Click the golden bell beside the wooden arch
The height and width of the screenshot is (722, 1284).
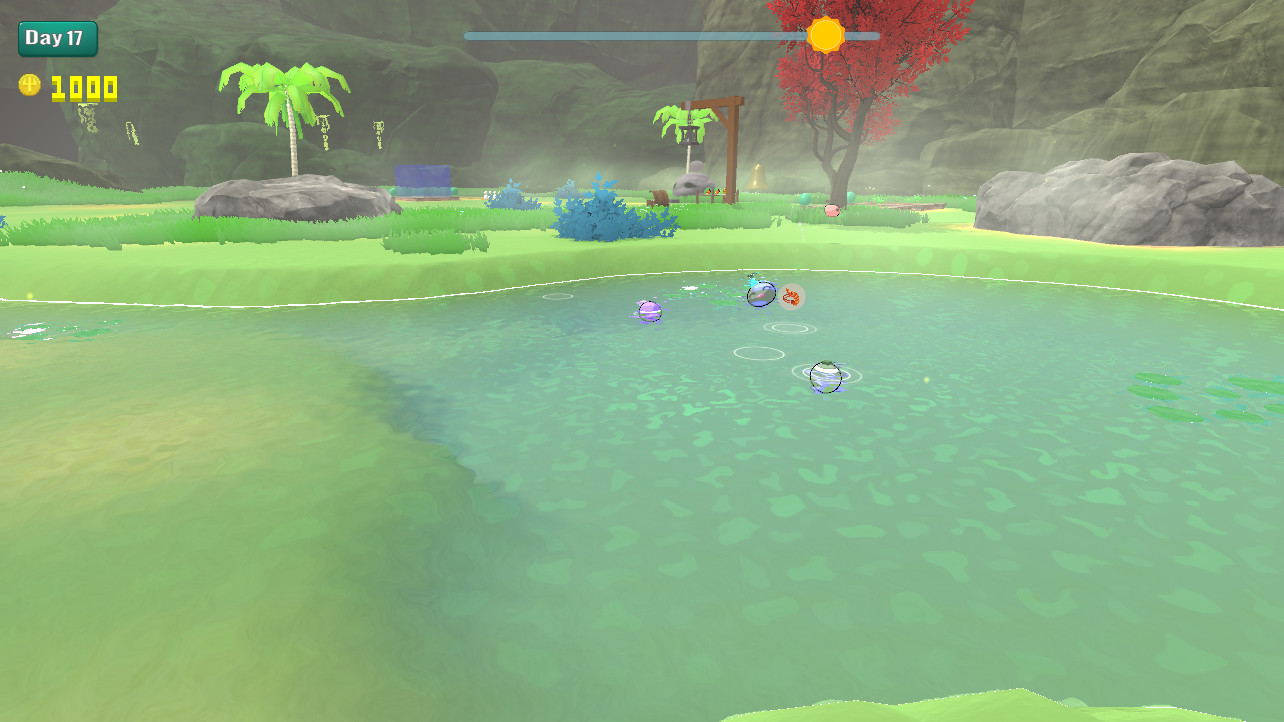pyautogui.click(x=755, y=175)
